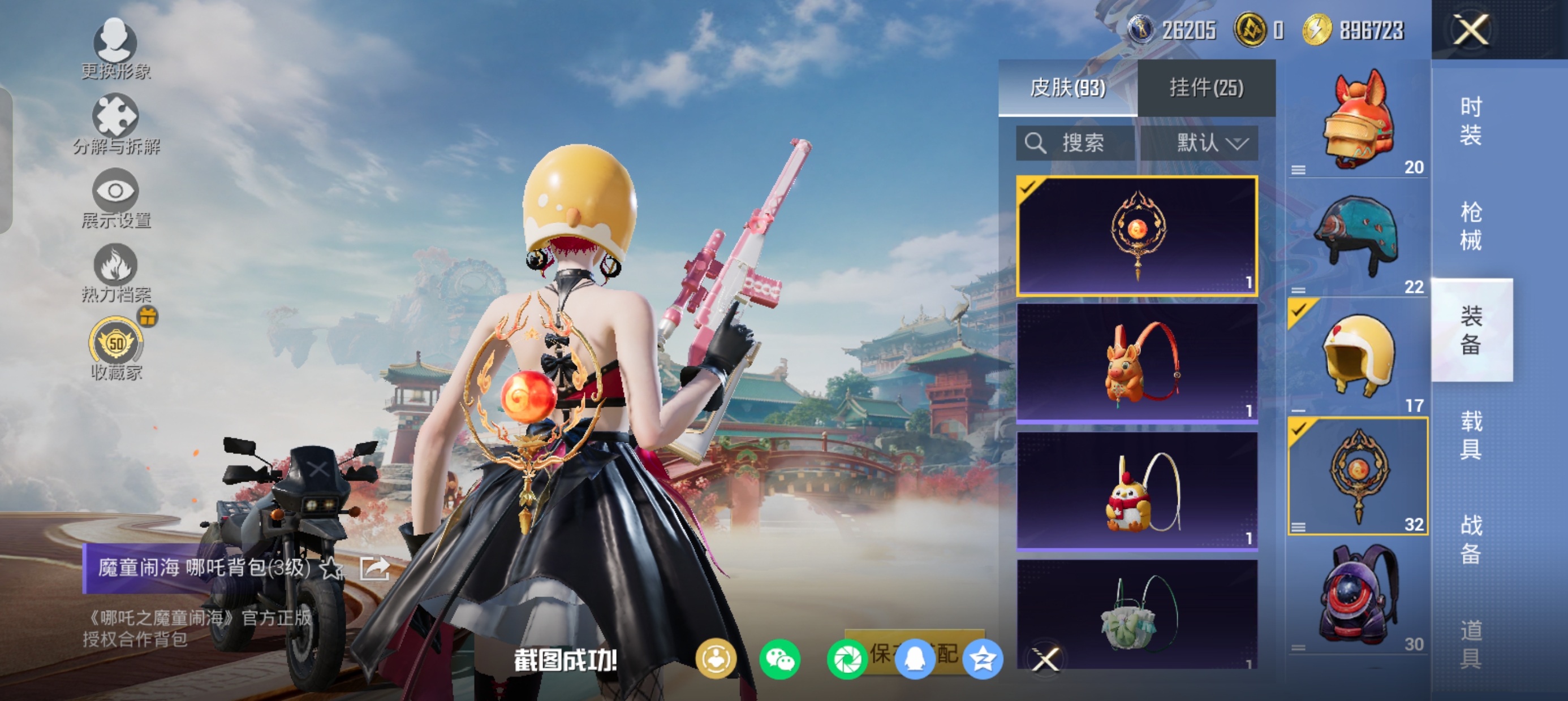Switch to the 皮肤(93) skins tab
Image resolution: width=1568 pixels, height=701 pixels.
coord(1067,88)
